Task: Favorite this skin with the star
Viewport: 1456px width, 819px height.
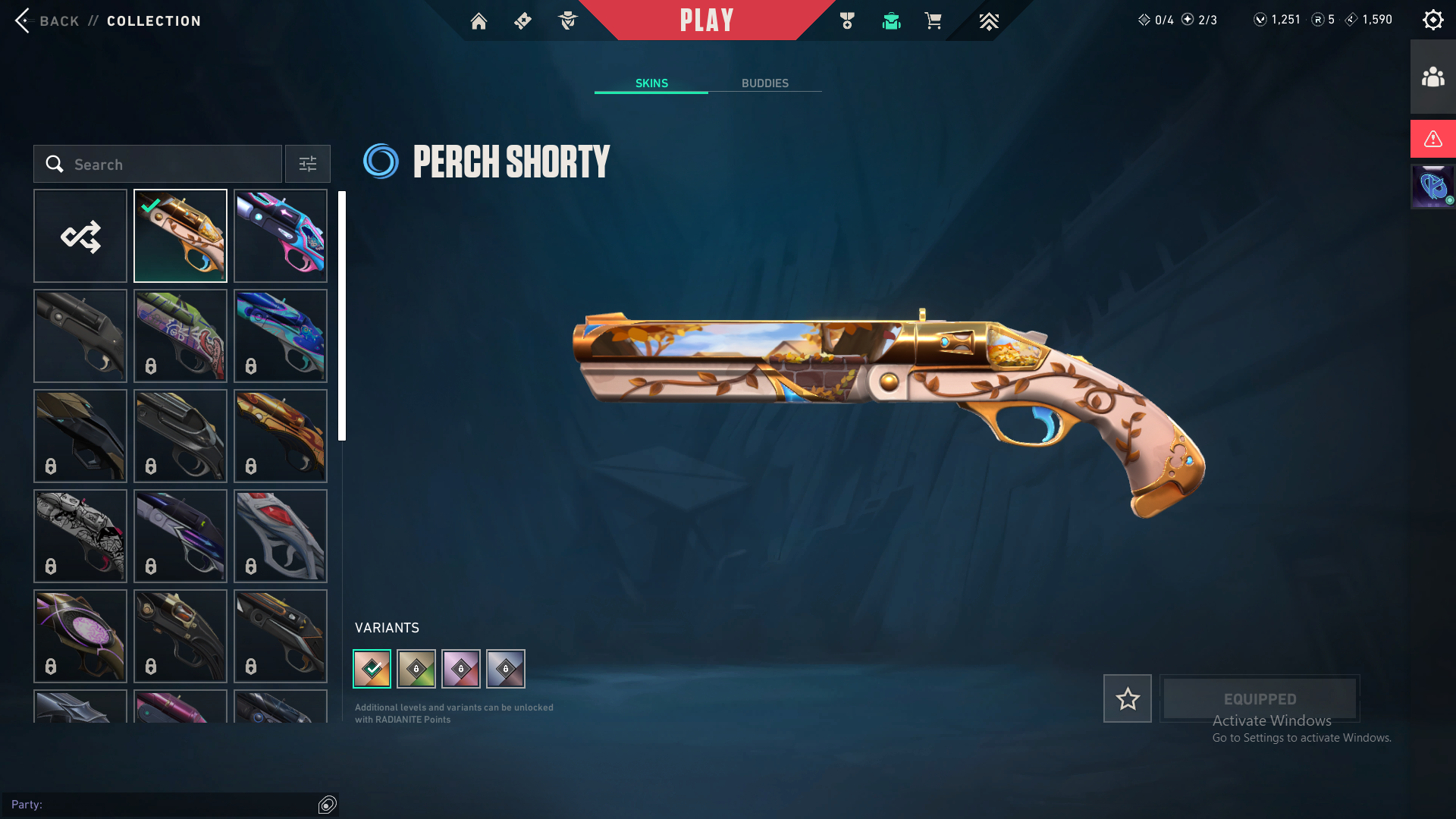Action: tap(1127, 698)
